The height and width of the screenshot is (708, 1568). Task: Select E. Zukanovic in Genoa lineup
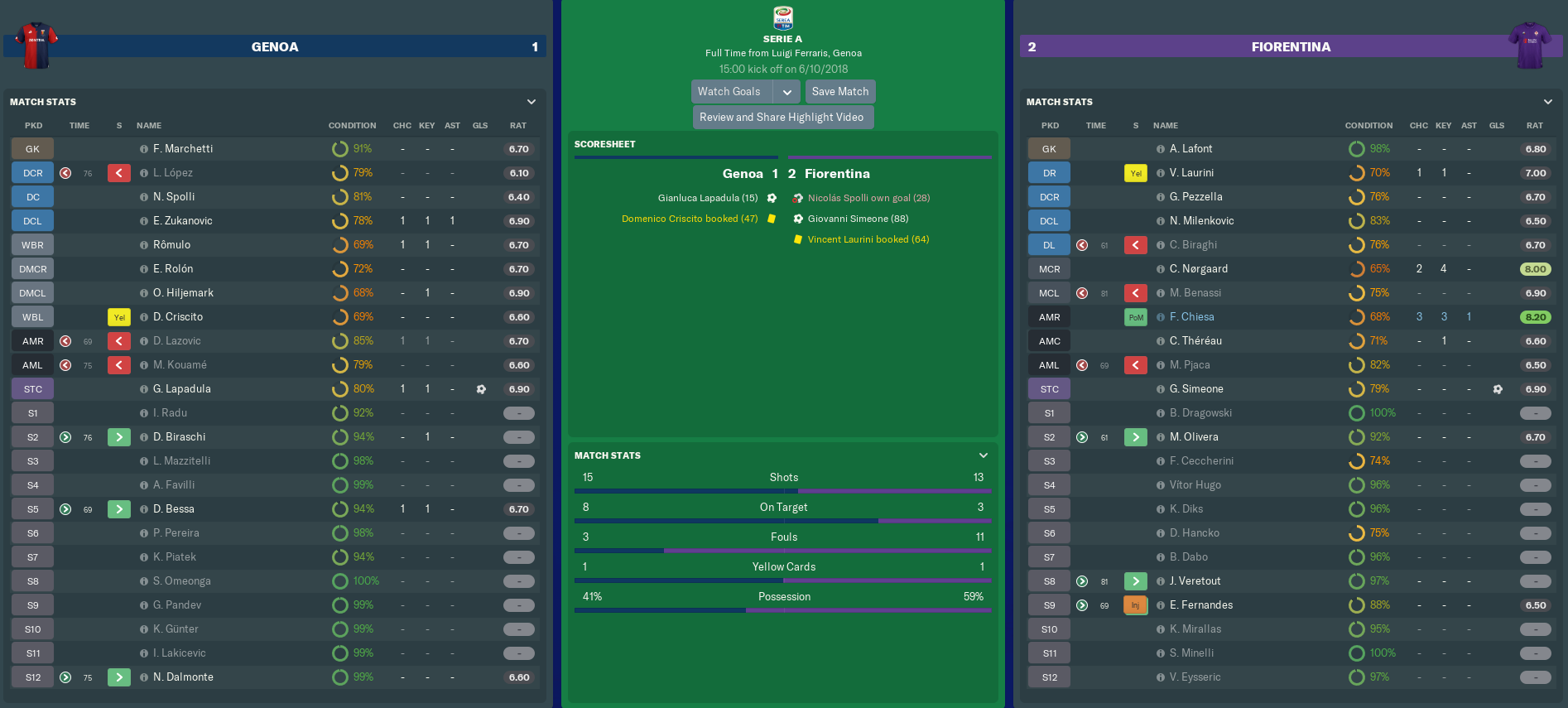click(182, 221)
